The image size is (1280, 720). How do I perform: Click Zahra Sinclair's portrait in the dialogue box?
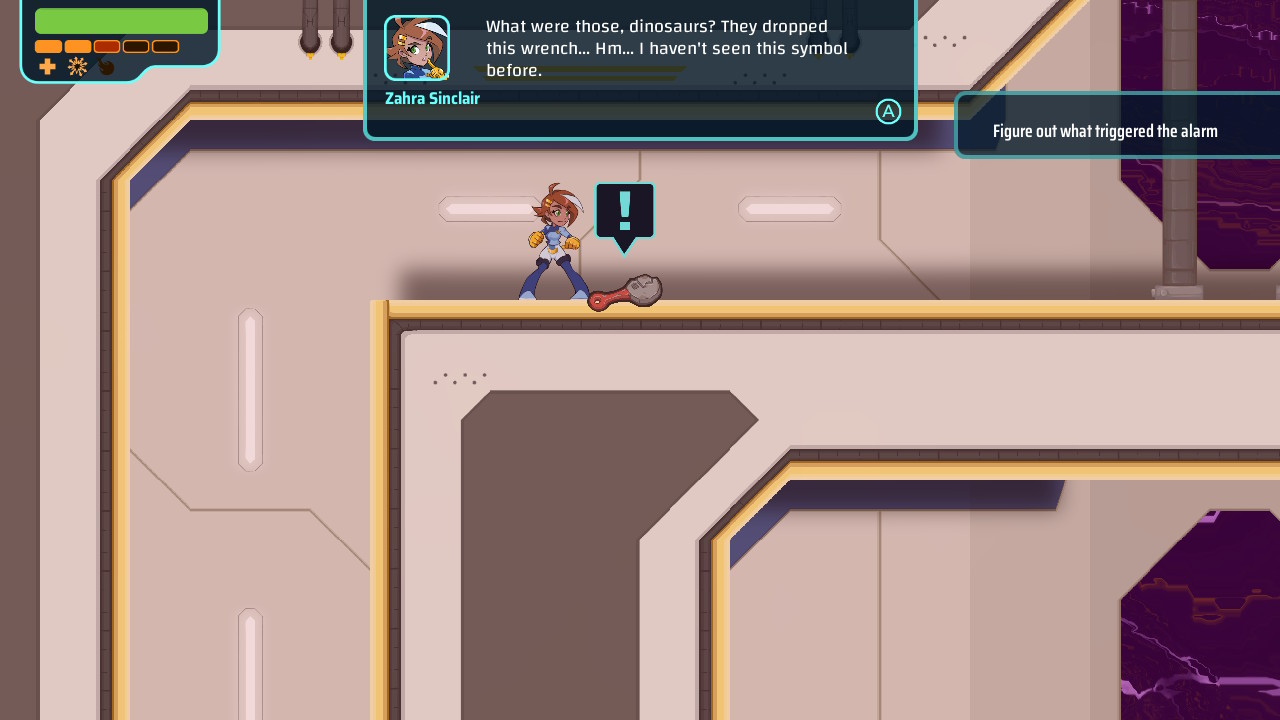[417, 47]
